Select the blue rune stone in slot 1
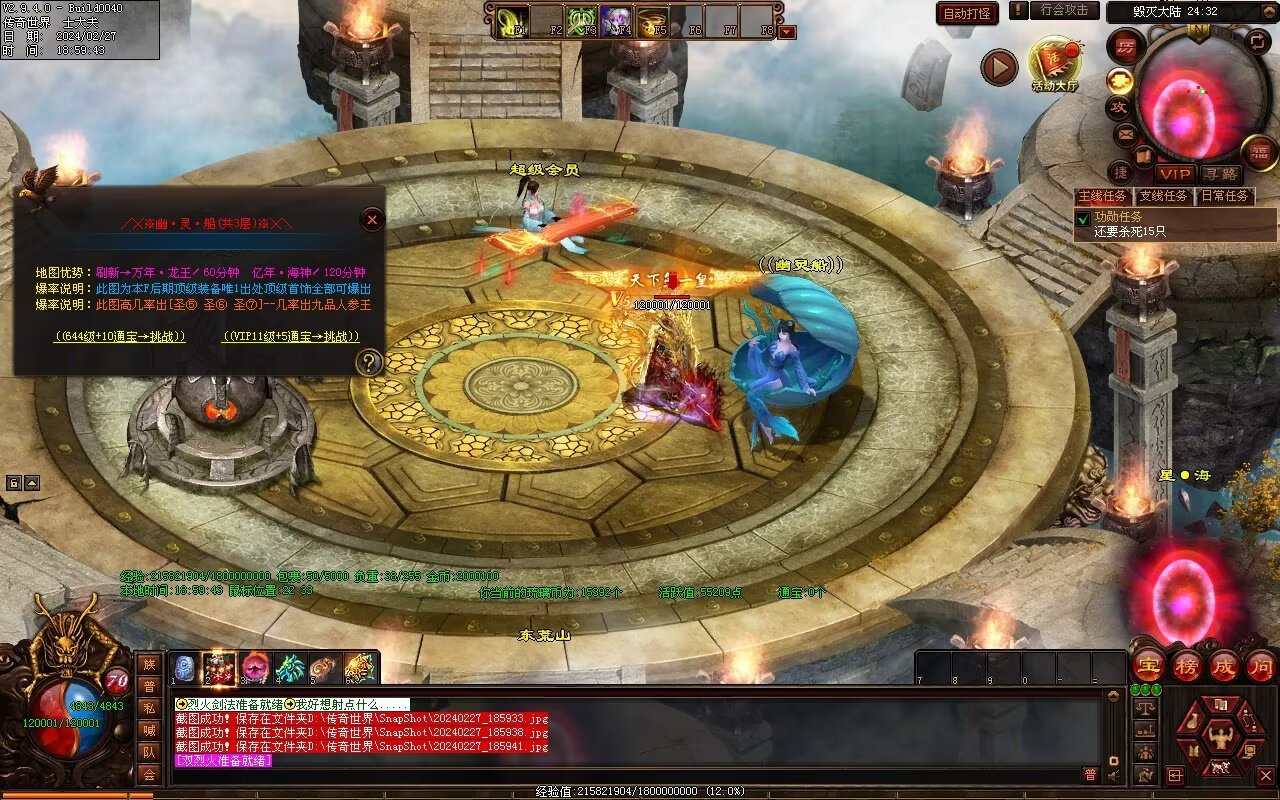Image resolution: width=1280 pixels, height=800 pixels. (x=185, y=668)
